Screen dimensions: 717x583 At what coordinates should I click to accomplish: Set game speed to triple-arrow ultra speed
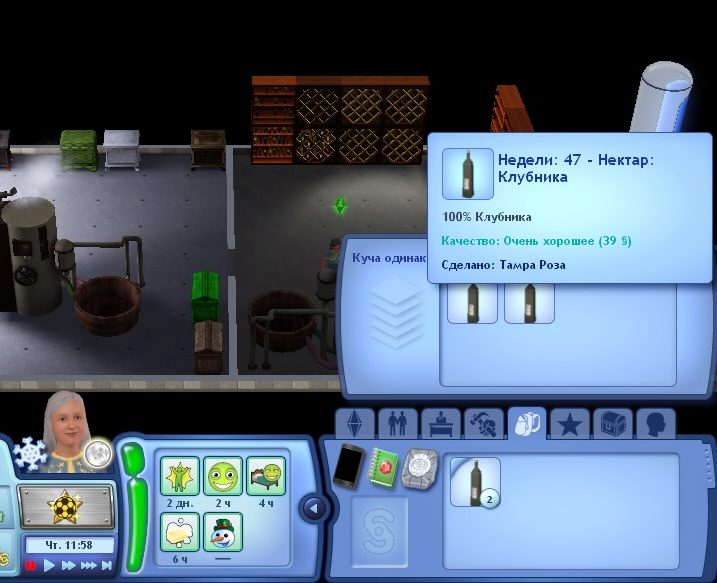(88, 565)
